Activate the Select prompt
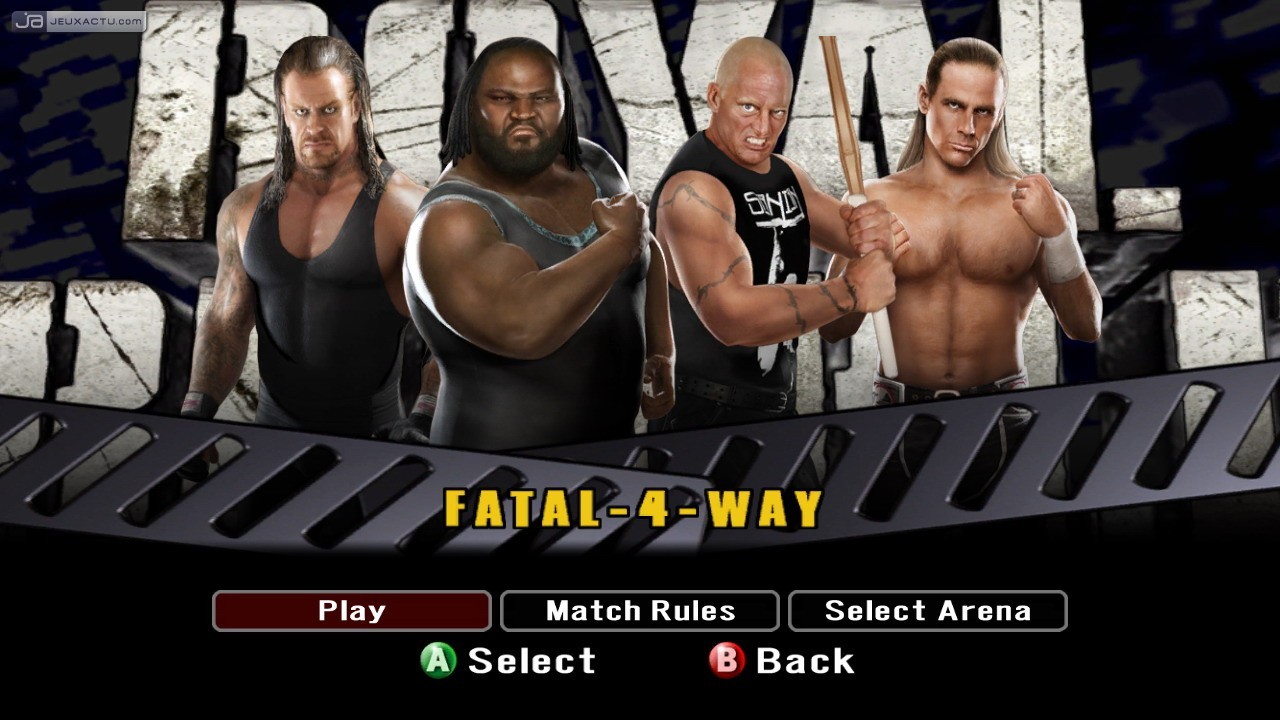1280x720 pixels. coord(530,661)
